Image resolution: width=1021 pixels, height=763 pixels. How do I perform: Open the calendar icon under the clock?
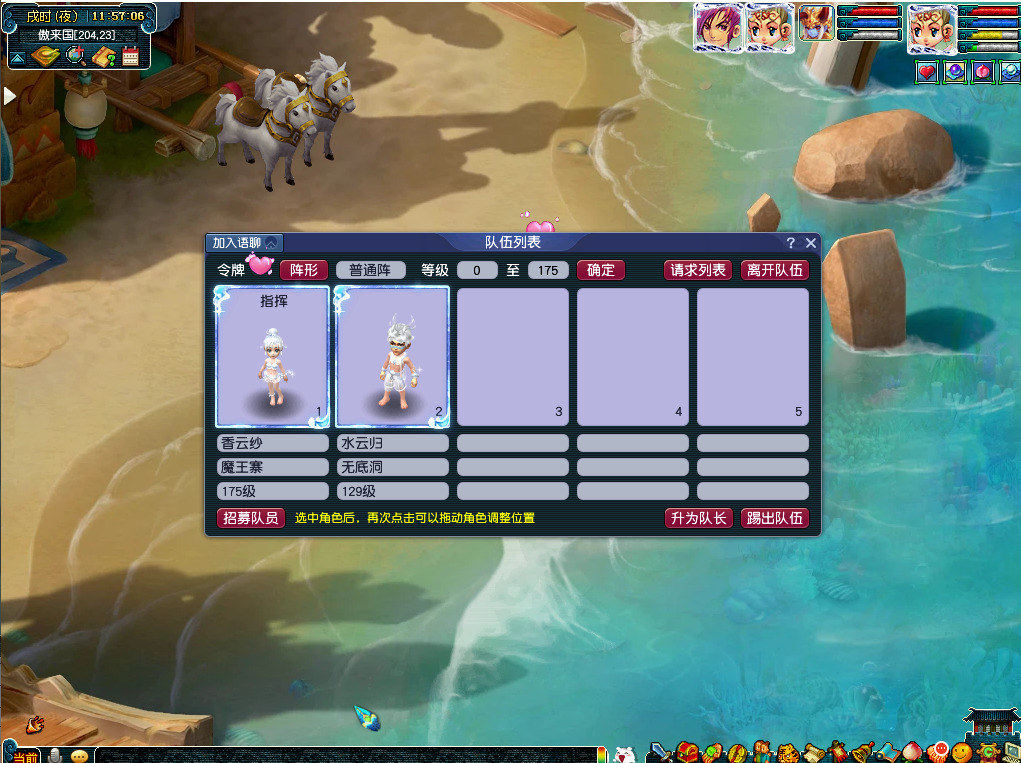[x=130, y=56]
